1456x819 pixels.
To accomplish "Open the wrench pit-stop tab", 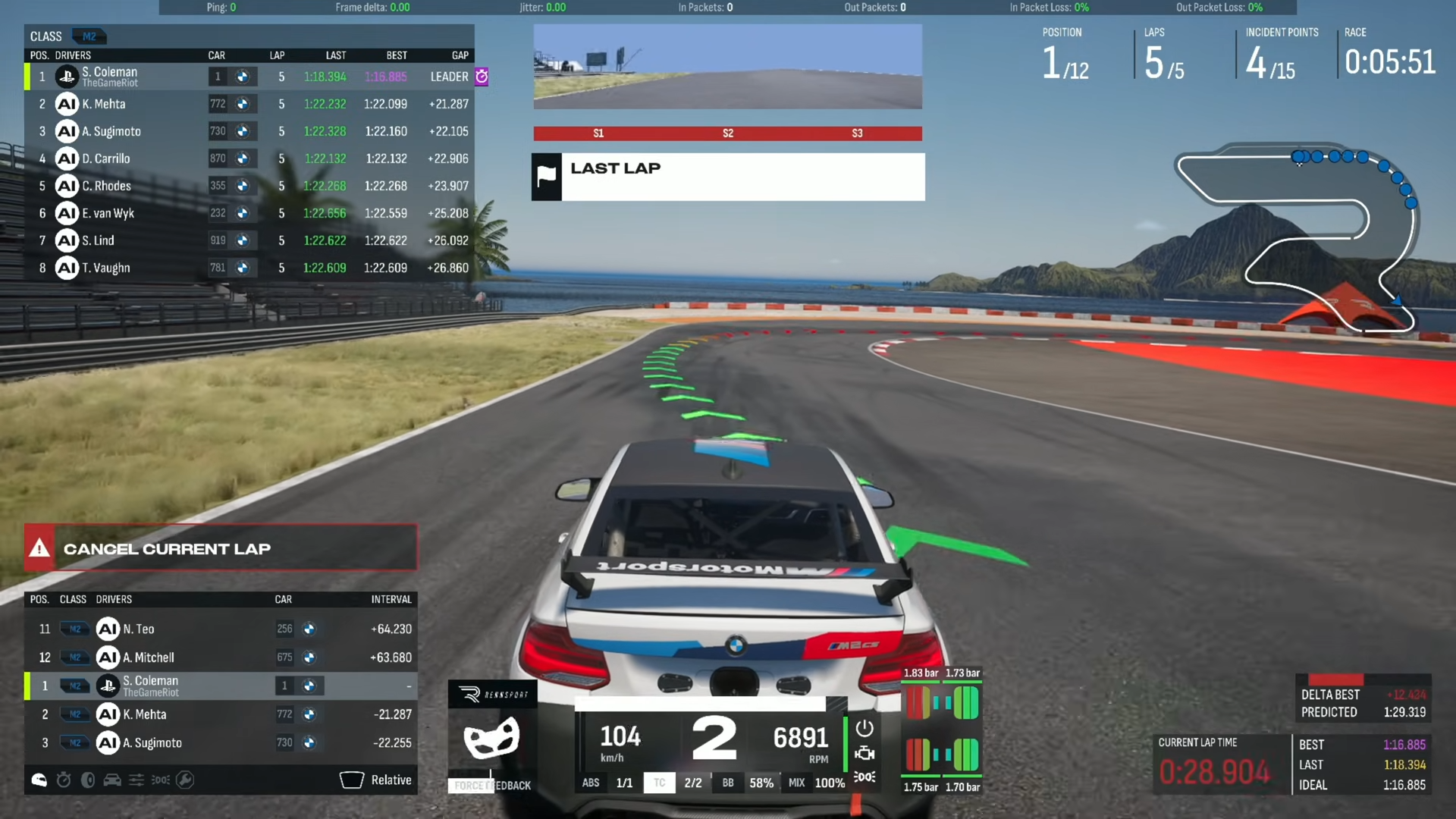I will pos(185,780).
